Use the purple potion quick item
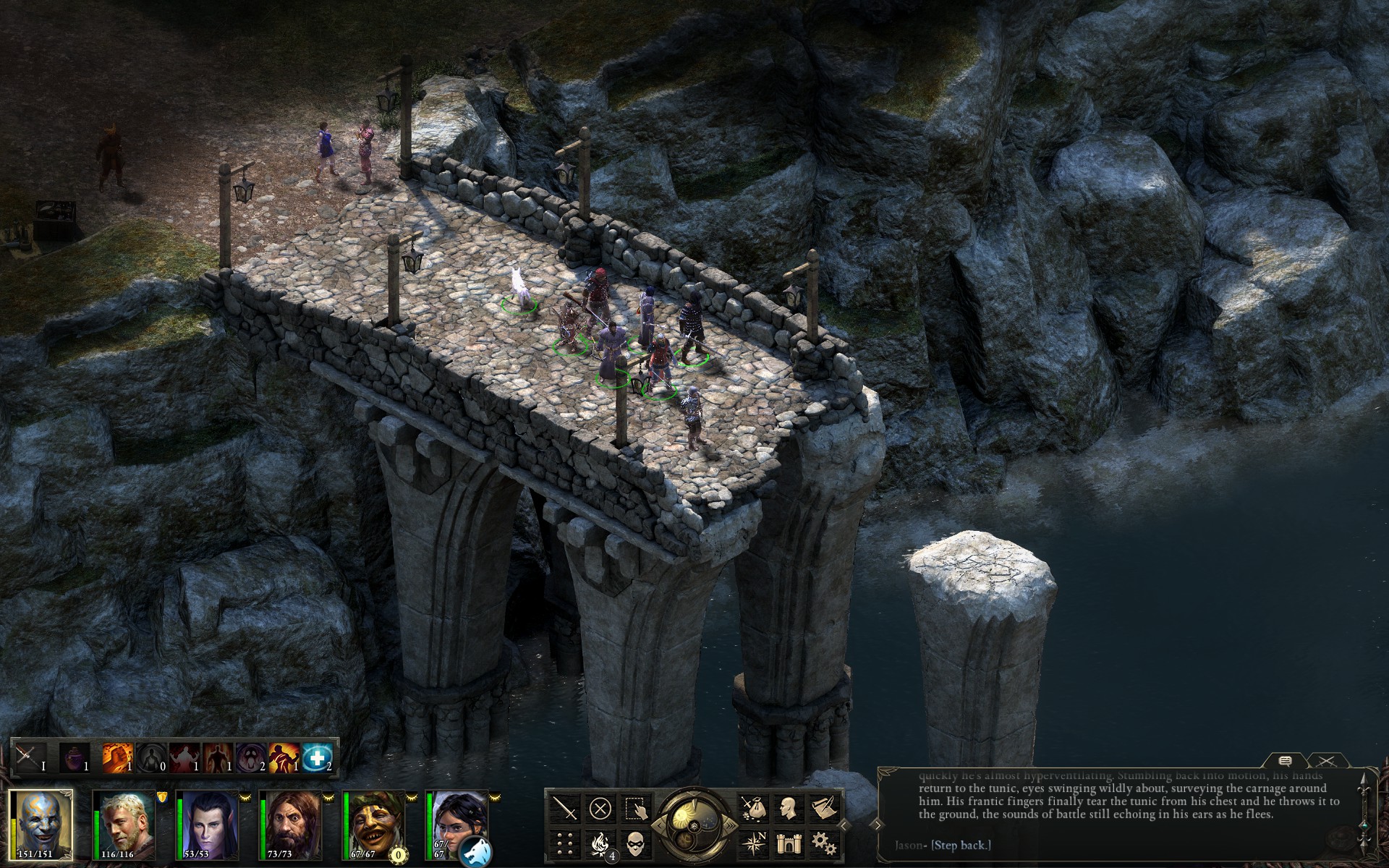Screen dimensions: 1389x868 (74, 757)
